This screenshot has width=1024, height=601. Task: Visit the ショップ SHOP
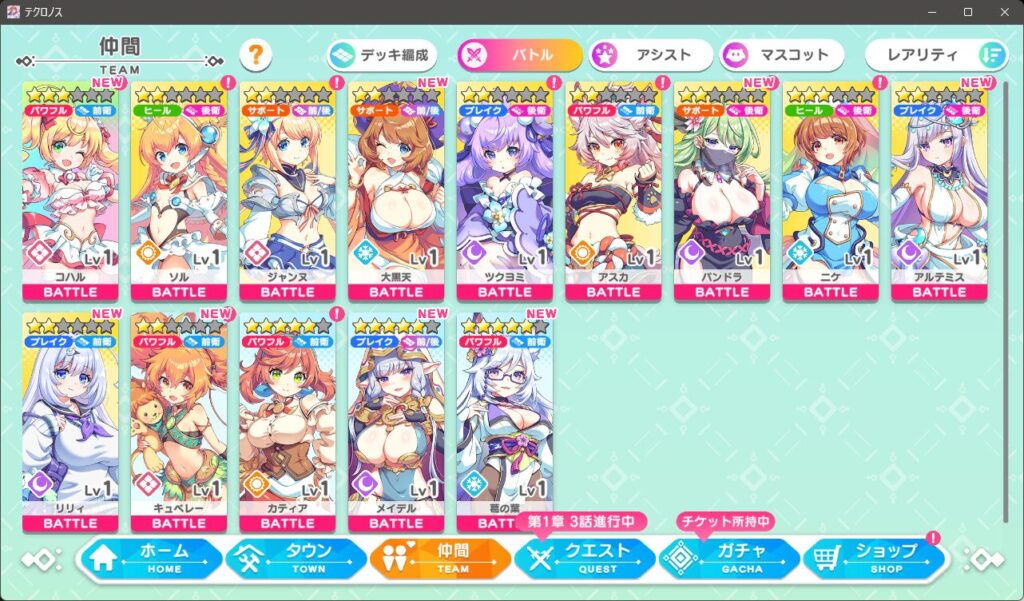874,557
